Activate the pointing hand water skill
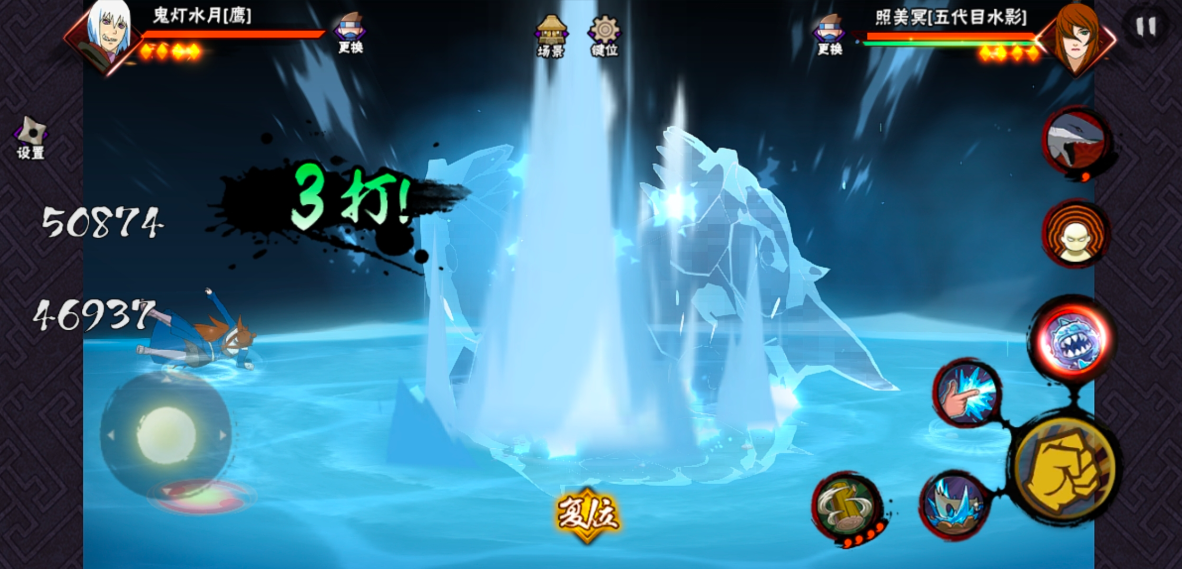This screenshot has width=1182, height=569. point(966,393)
